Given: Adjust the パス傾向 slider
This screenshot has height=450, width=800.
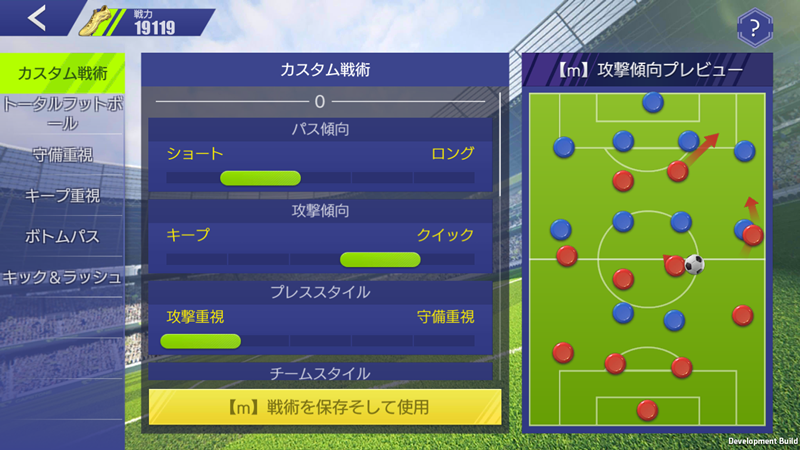Looking at the screenshot, I should point(260,178).
